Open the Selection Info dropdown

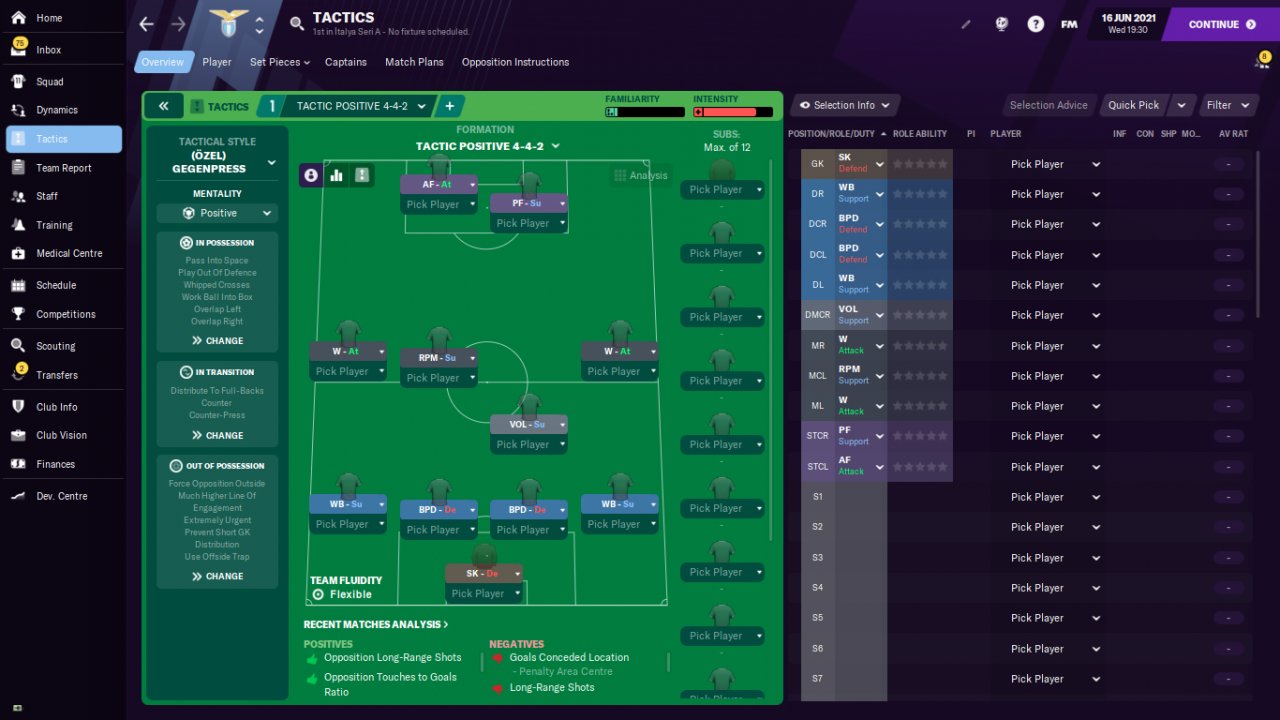(x=844, y=105)
